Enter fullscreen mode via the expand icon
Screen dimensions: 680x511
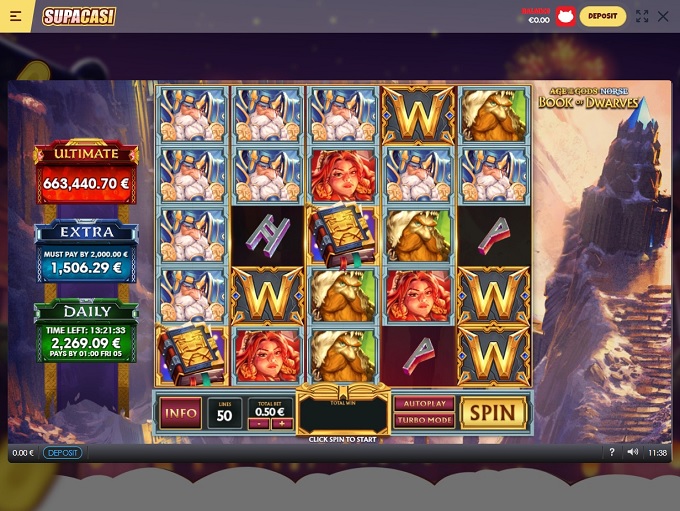tap(642, 16)
